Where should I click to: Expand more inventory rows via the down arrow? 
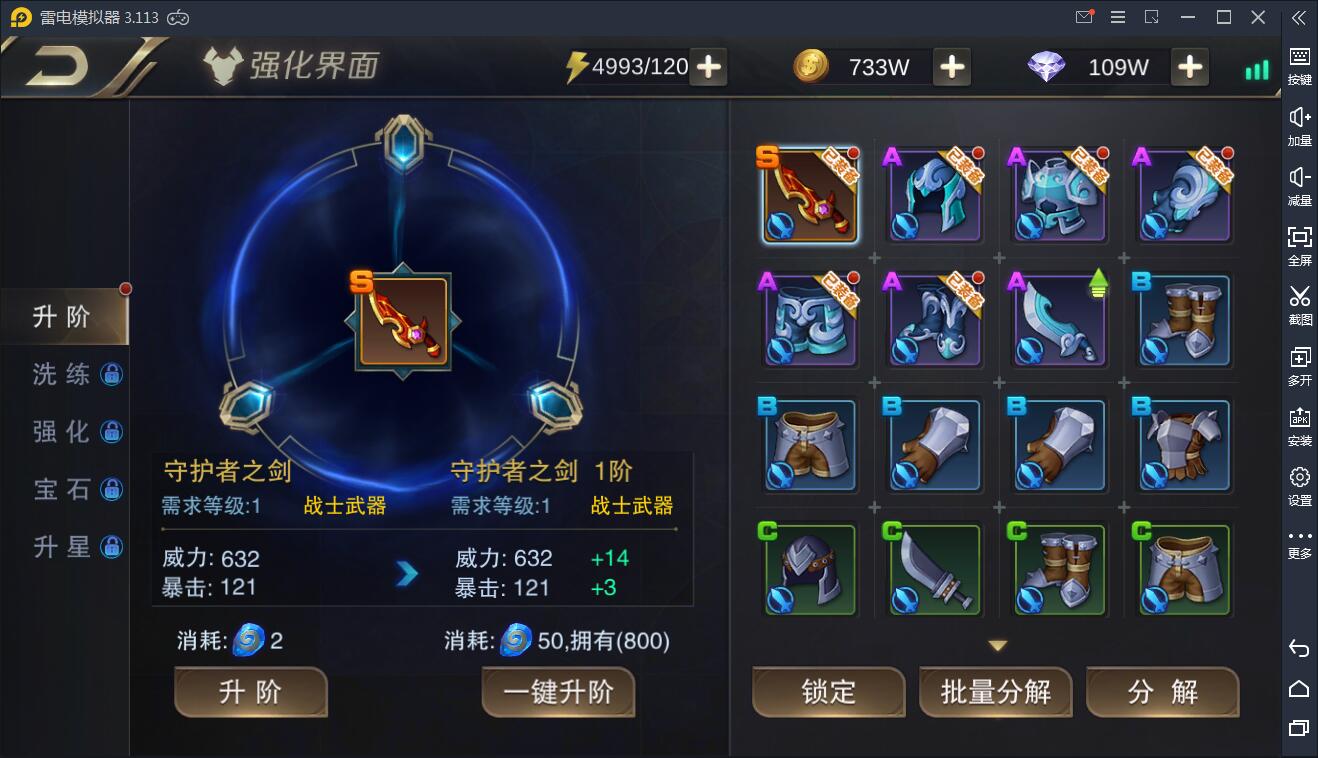coord(996,646)
